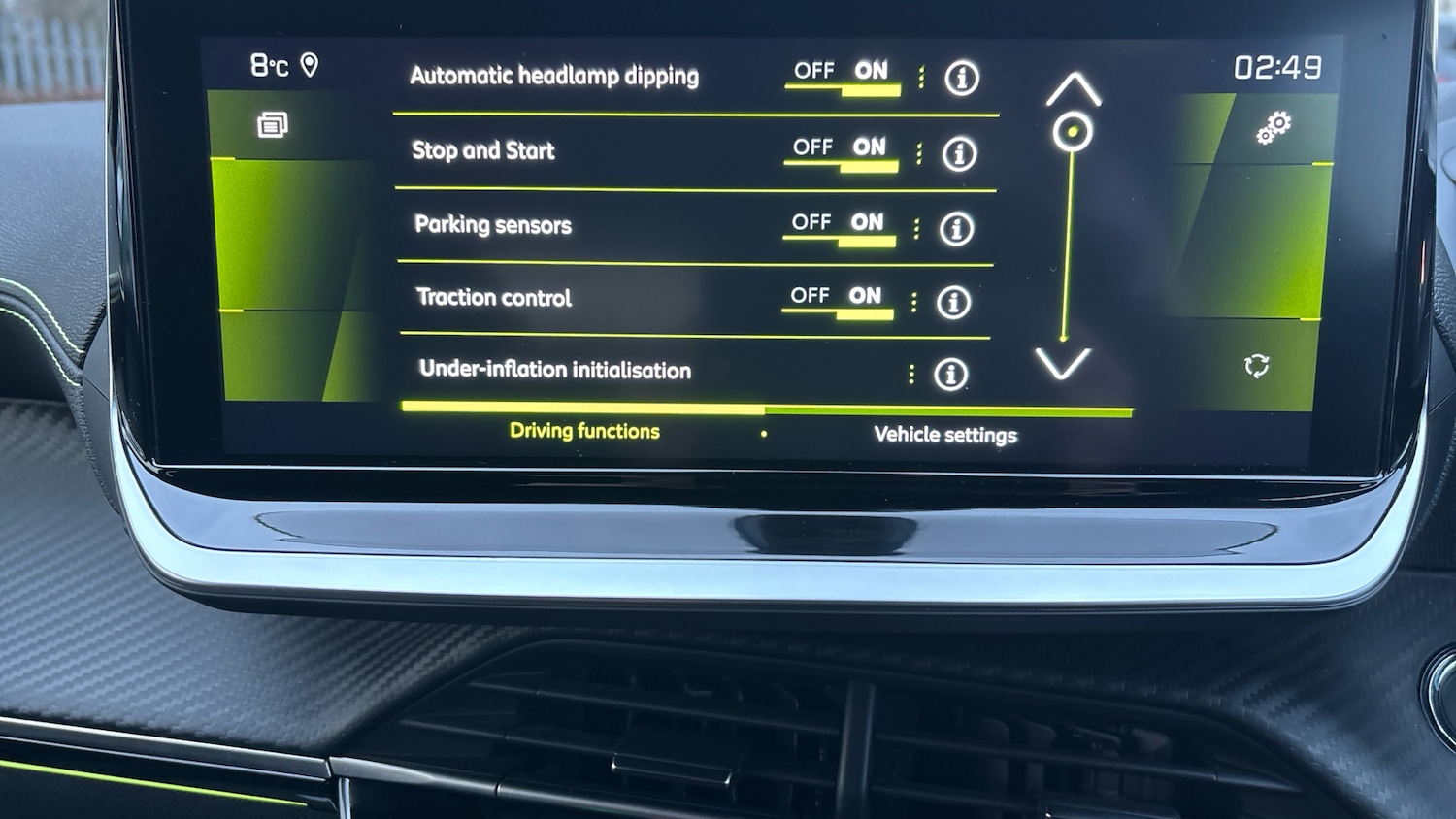Switch Stop and Start to OFF

pyautogui.click(x=814, y=146)
